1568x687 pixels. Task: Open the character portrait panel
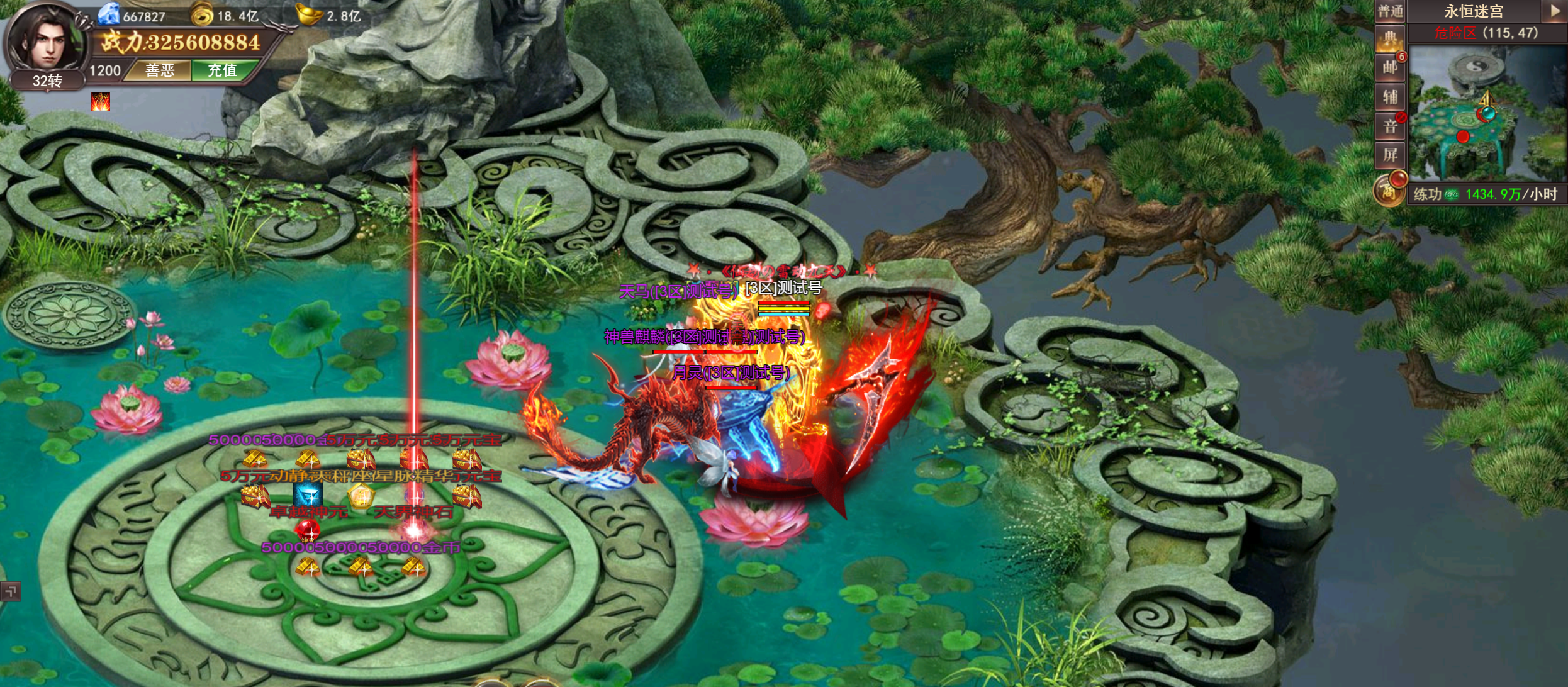click(45, 41)
